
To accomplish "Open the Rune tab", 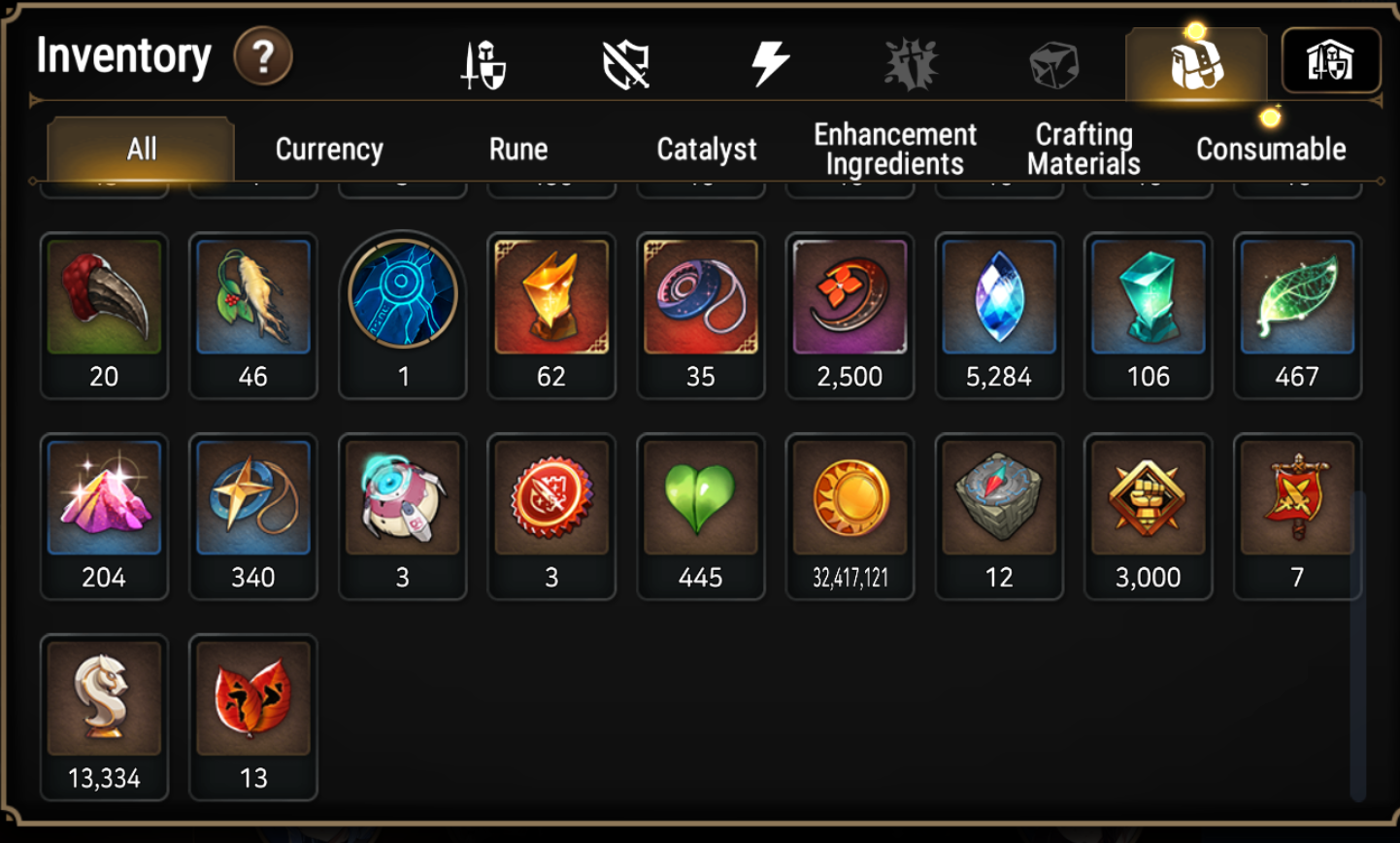I will pos(519,149).
